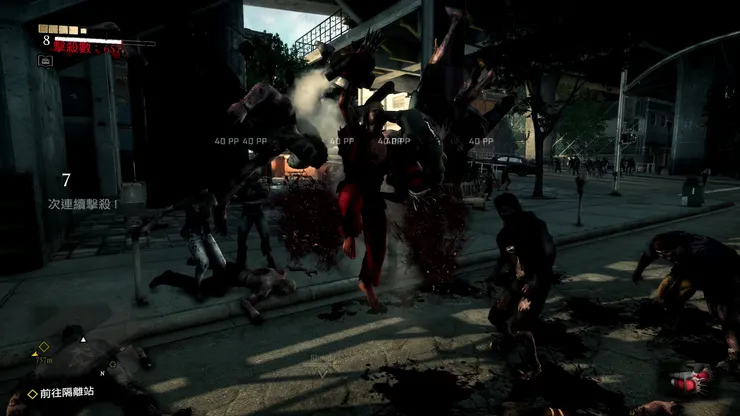Click the yellow diamond waypoint marker above 757m

43,347
